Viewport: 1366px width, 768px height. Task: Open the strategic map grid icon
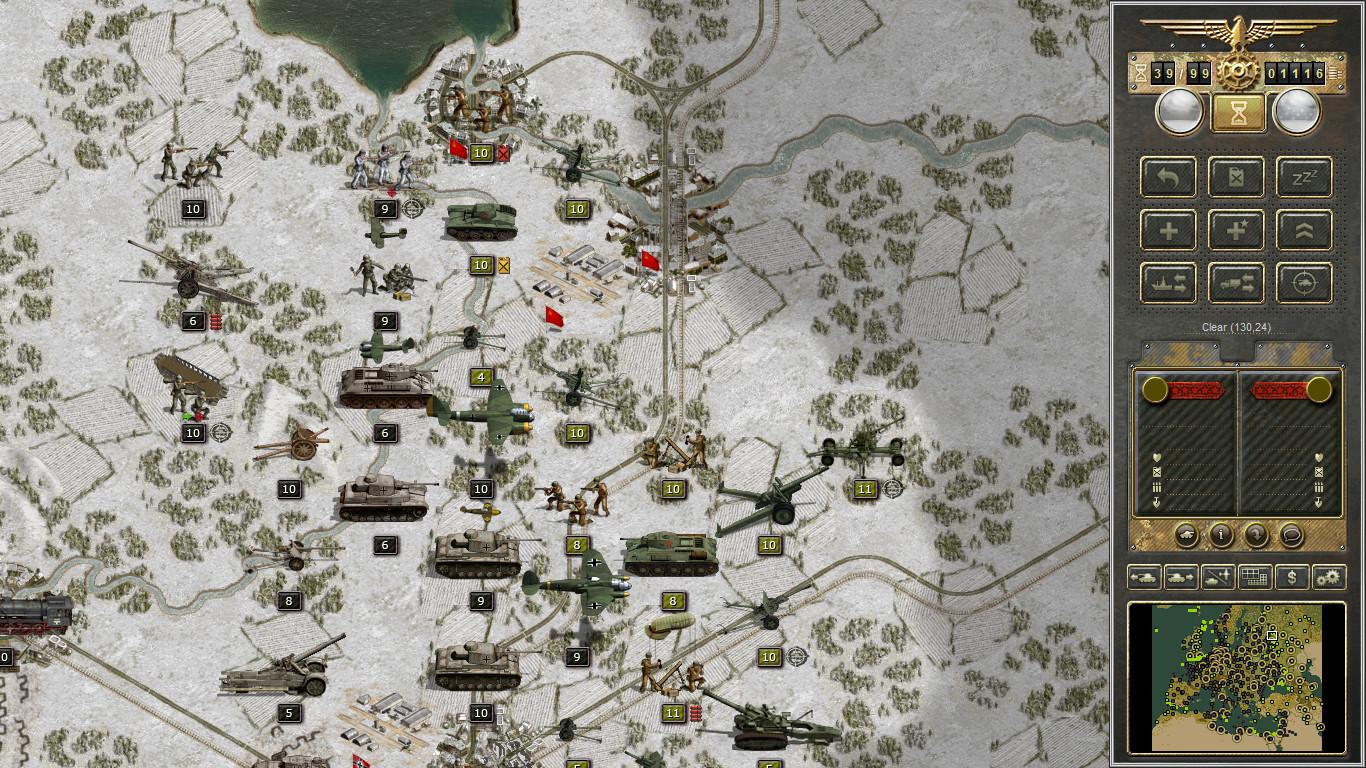click(1254, 577)
